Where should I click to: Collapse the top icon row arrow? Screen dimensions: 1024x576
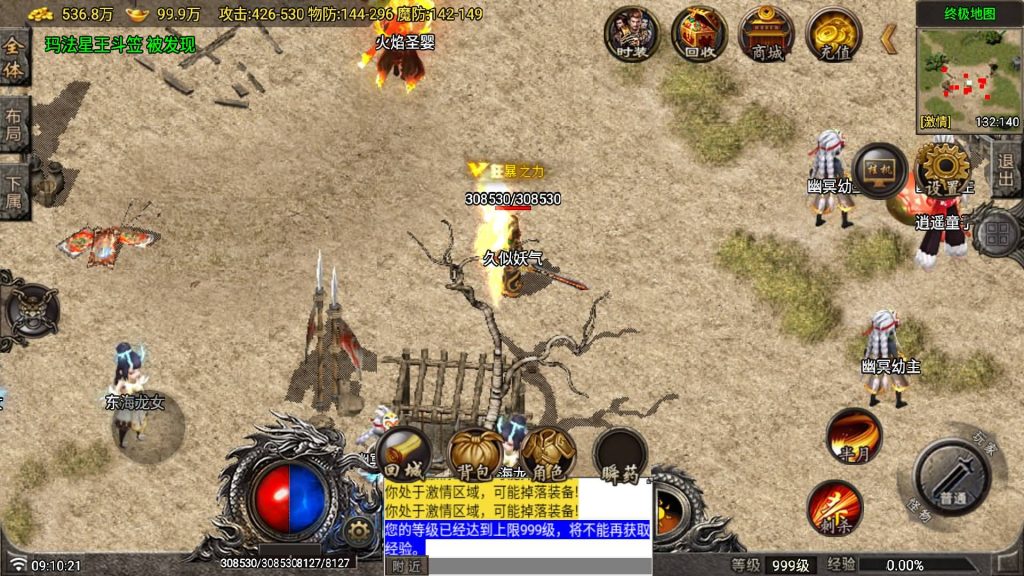point(888,39)
